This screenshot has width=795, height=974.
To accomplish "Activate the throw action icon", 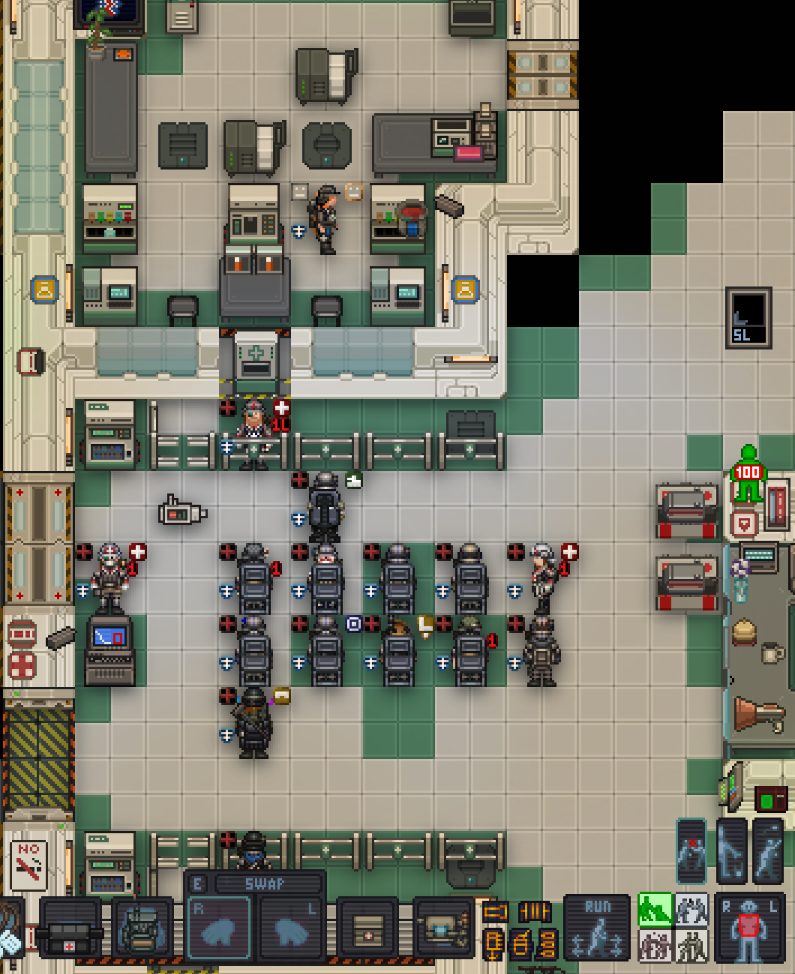I will click(x=768, y=851).
